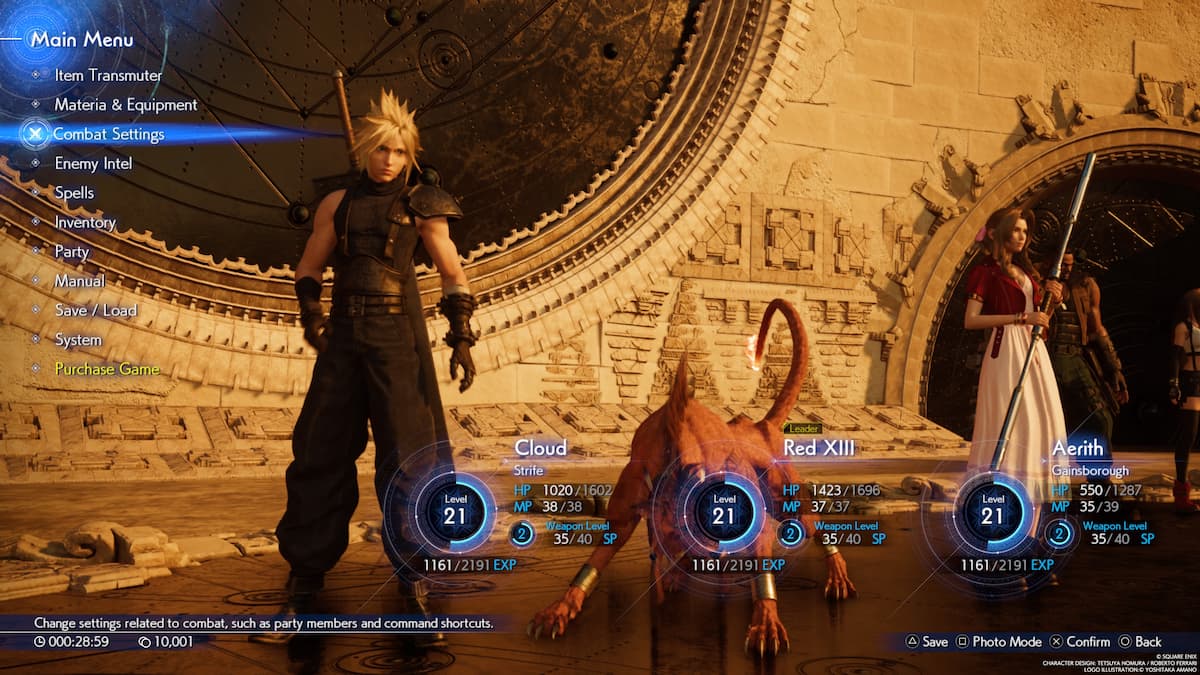The image size is (1200, 675).
Task: Open the System menu
Action: click(x=78, y=340)
